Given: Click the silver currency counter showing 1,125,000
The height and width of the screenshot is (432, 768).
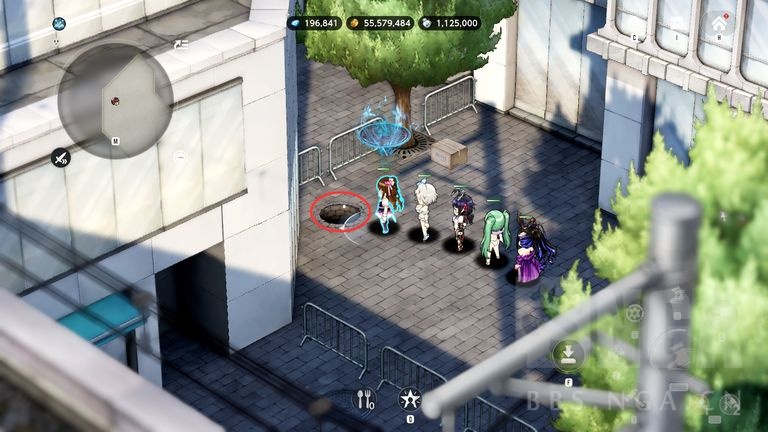Looking at the screenshot, I should (x=450, y=22).
